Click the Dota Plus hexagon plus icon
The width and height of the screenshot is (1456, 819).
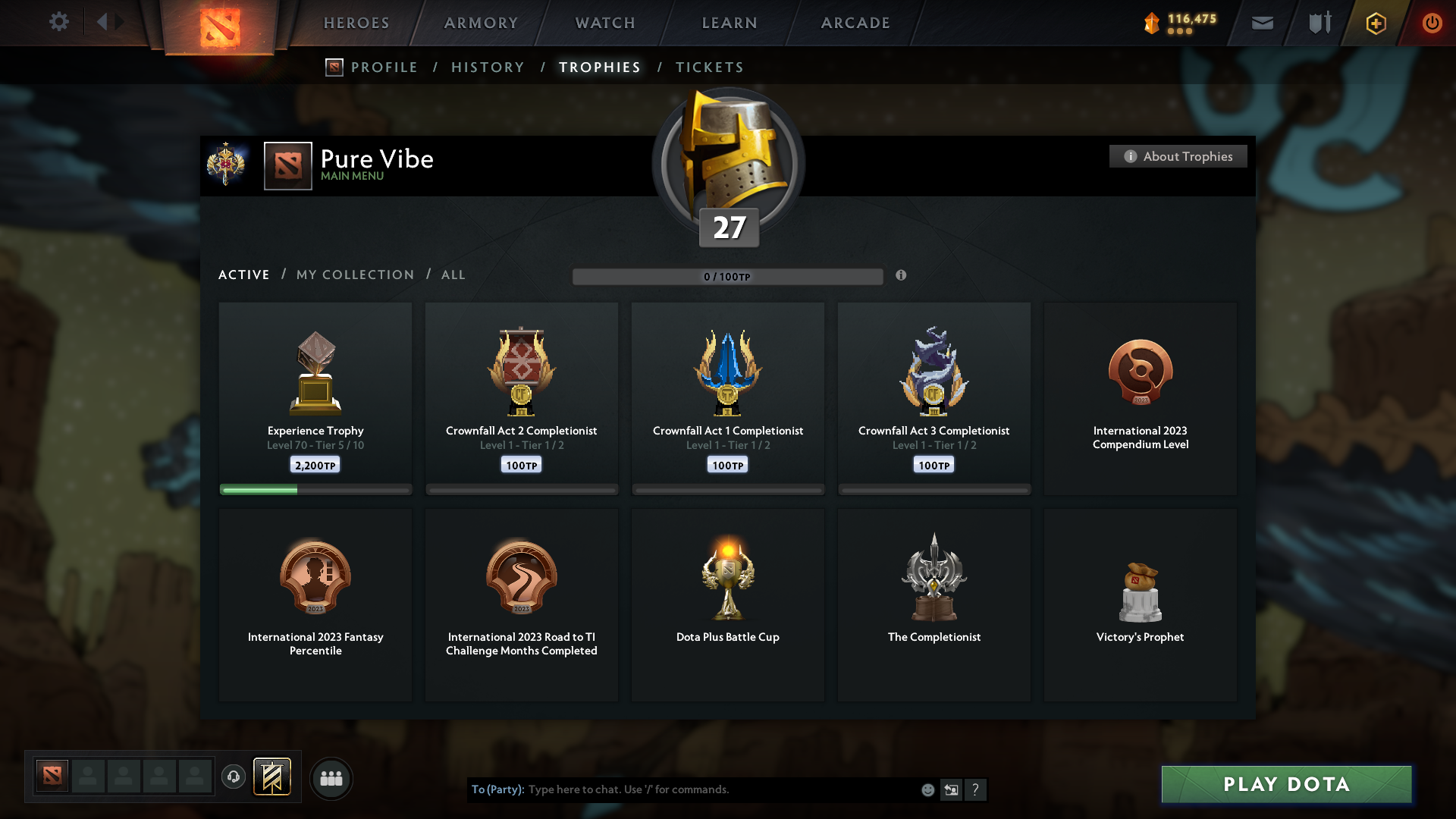(1375, 23)
